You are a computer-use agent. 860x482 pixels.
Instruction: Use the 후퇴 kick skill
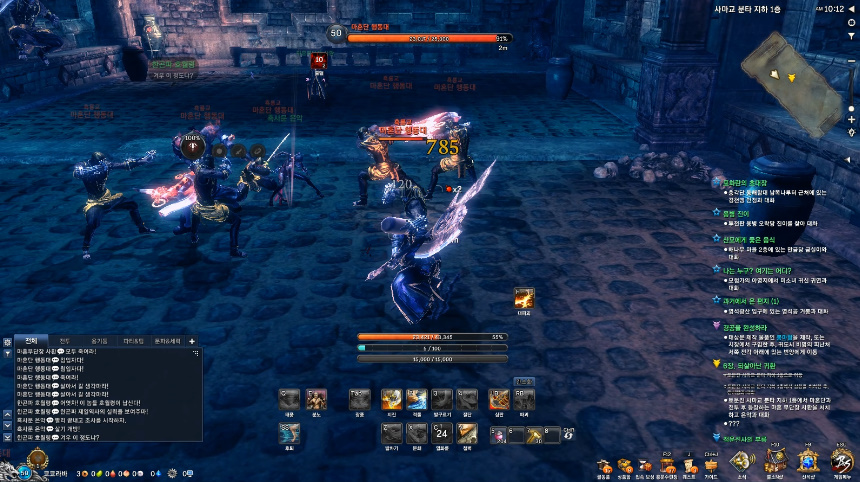[290, 433]
